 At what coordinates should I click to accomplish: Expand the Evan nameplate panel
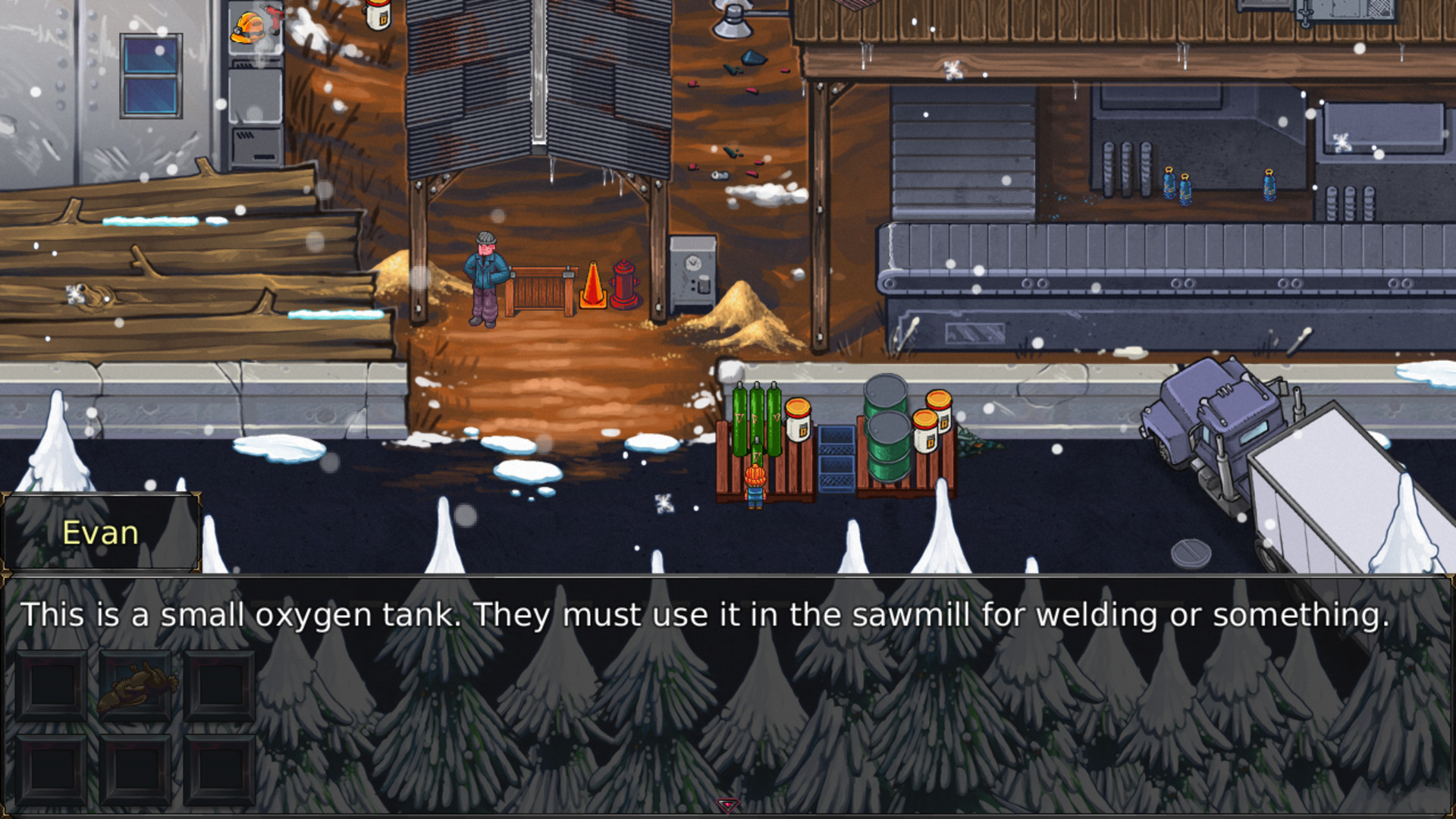point(101,532)
